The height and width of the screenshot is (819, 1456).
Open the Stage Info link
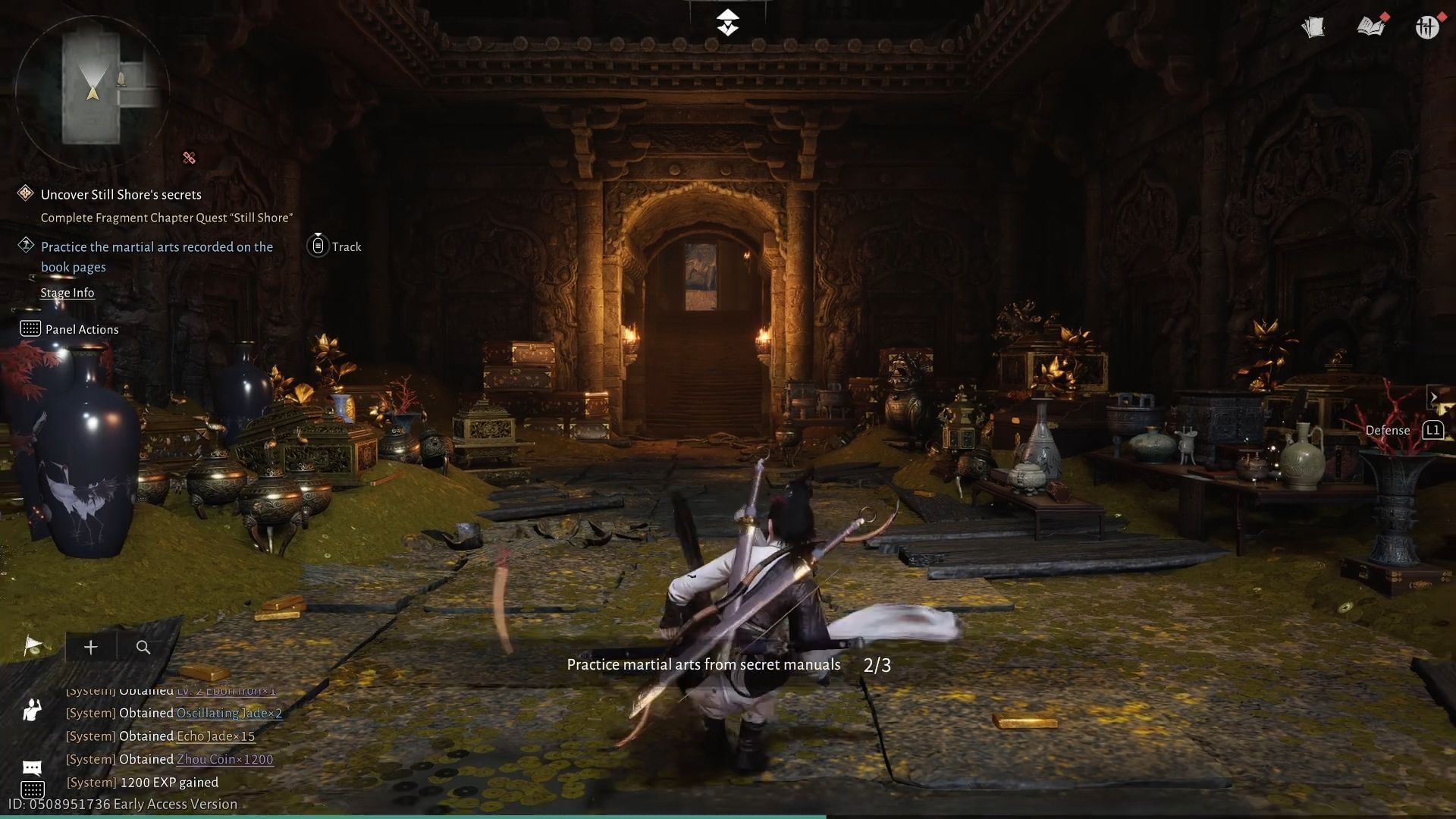67,293
